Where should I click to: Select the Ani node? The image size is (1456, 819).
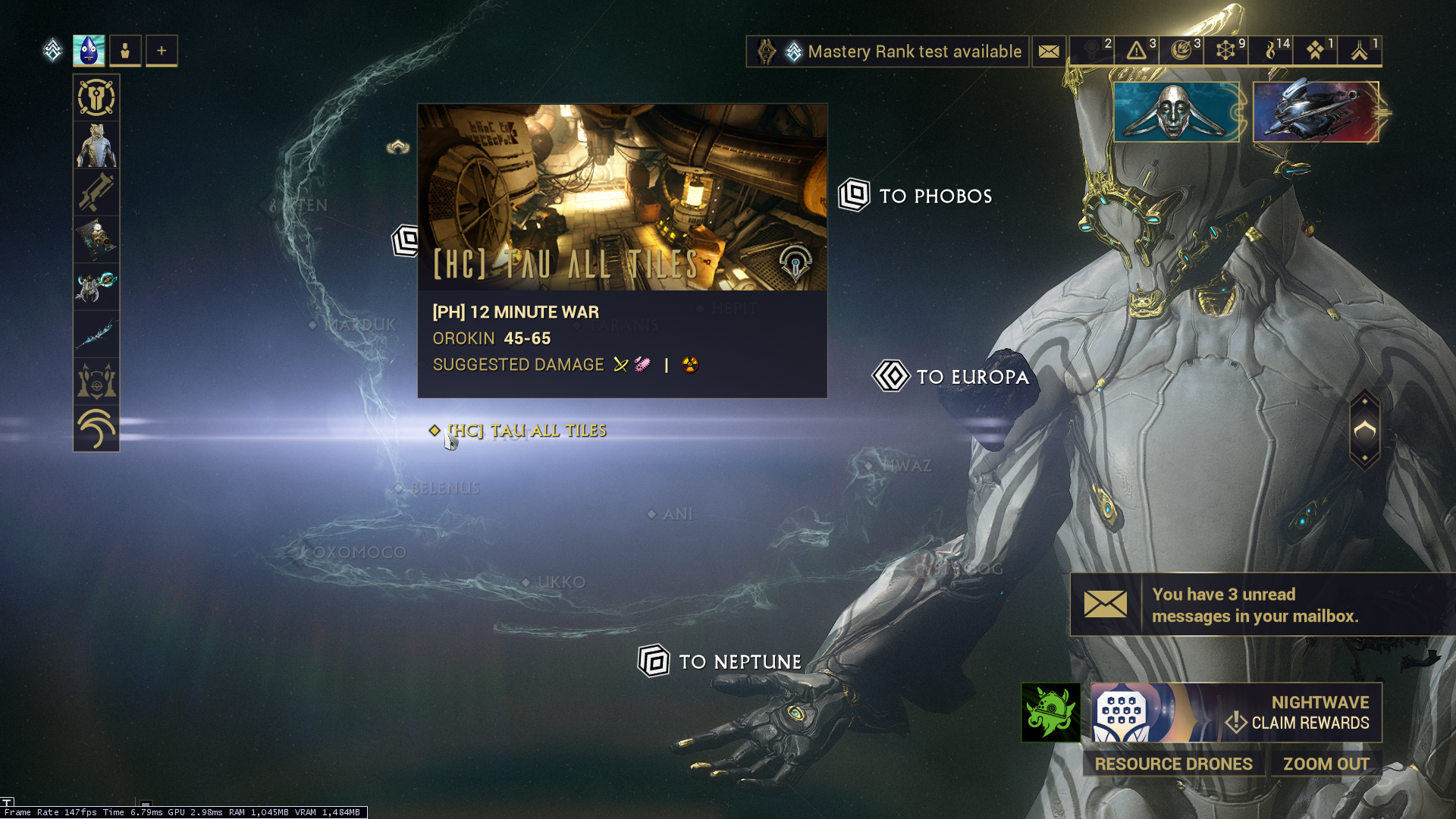[676, 514]
